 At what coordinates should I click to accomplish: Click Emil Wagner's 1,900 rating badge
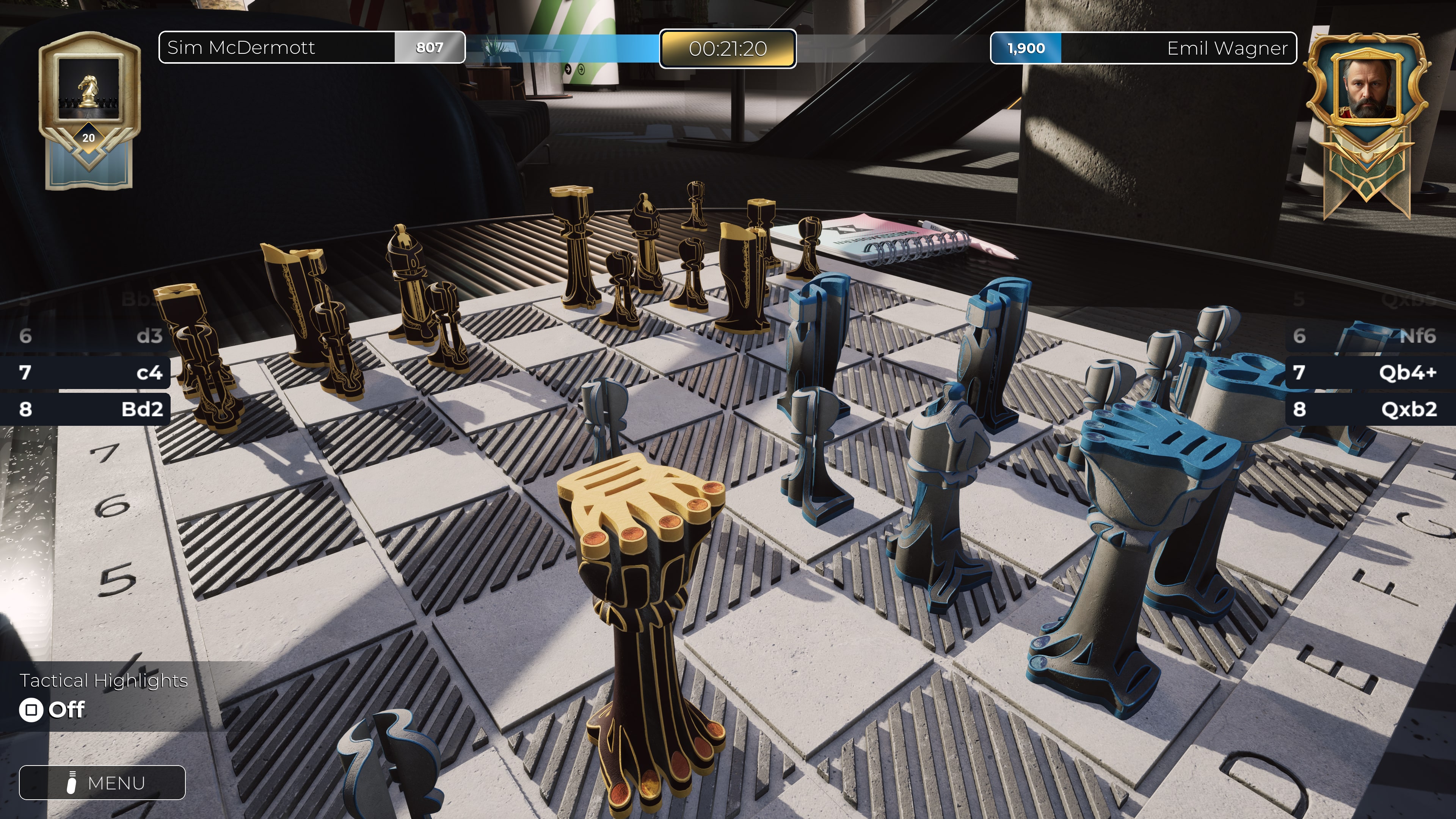tap(1026, 48)
